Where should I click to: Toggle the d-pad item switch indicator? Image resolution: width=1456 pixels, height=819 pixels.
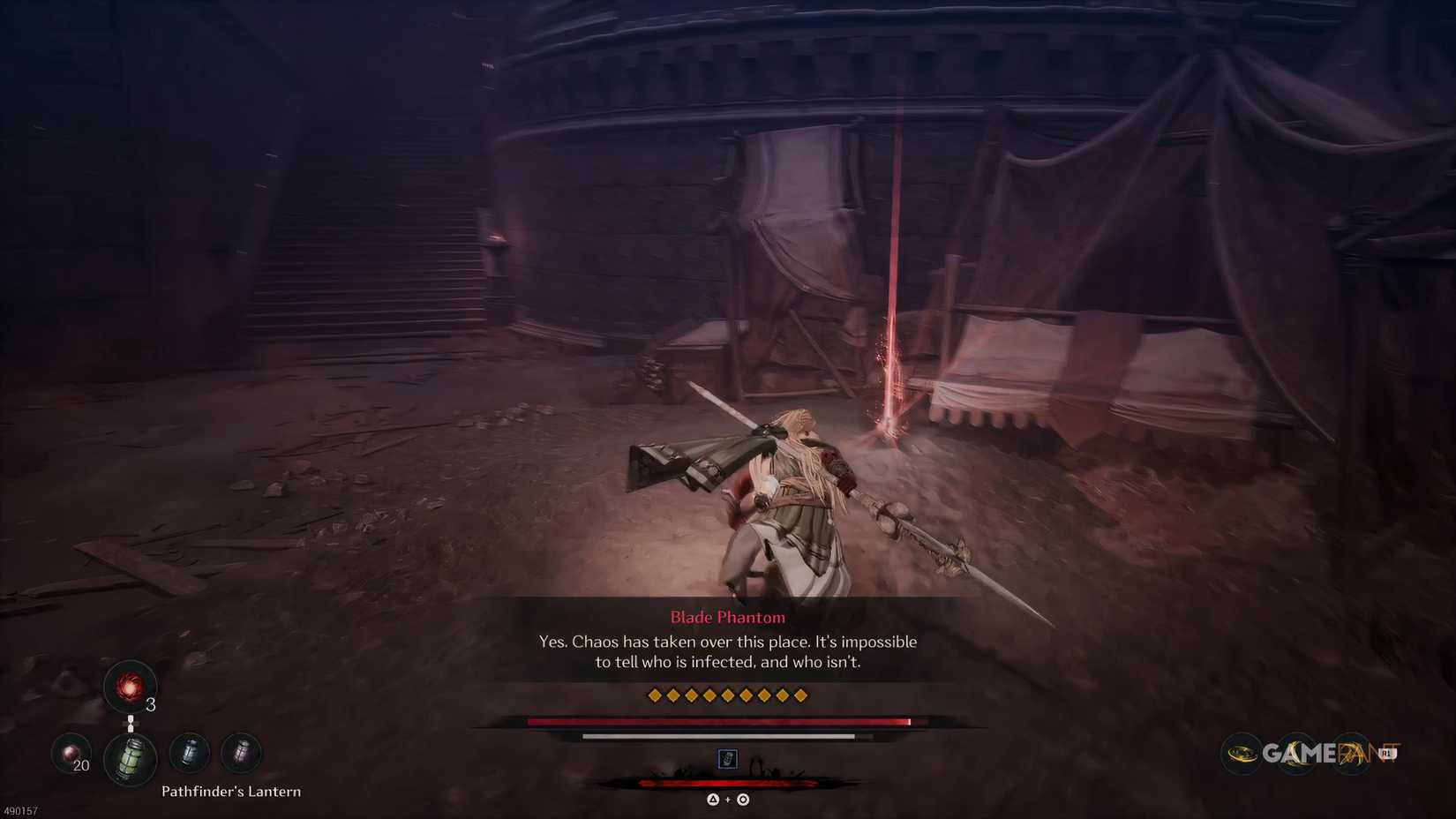coord(131,722)
